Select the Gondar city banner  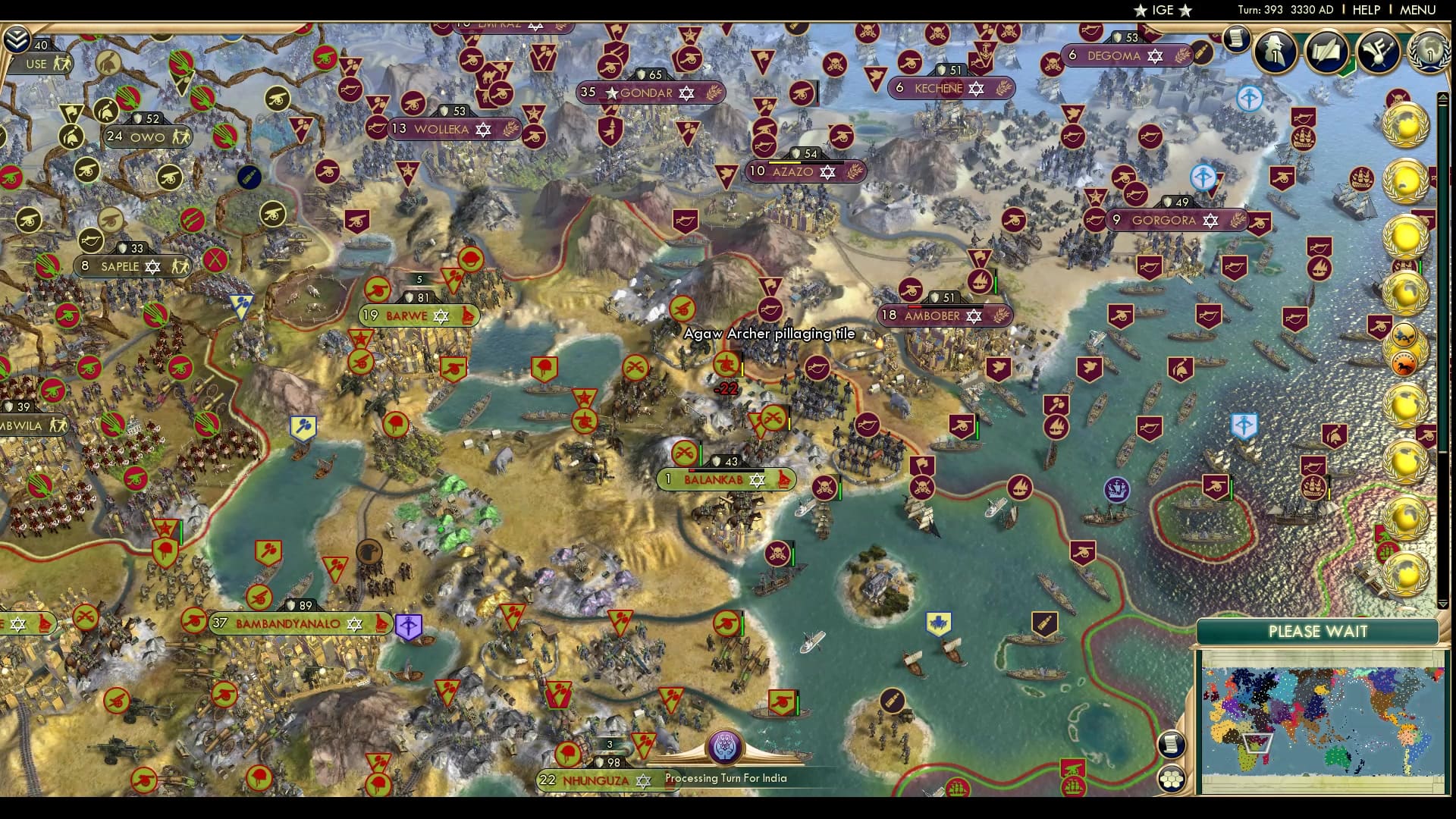tap(647, 93)
